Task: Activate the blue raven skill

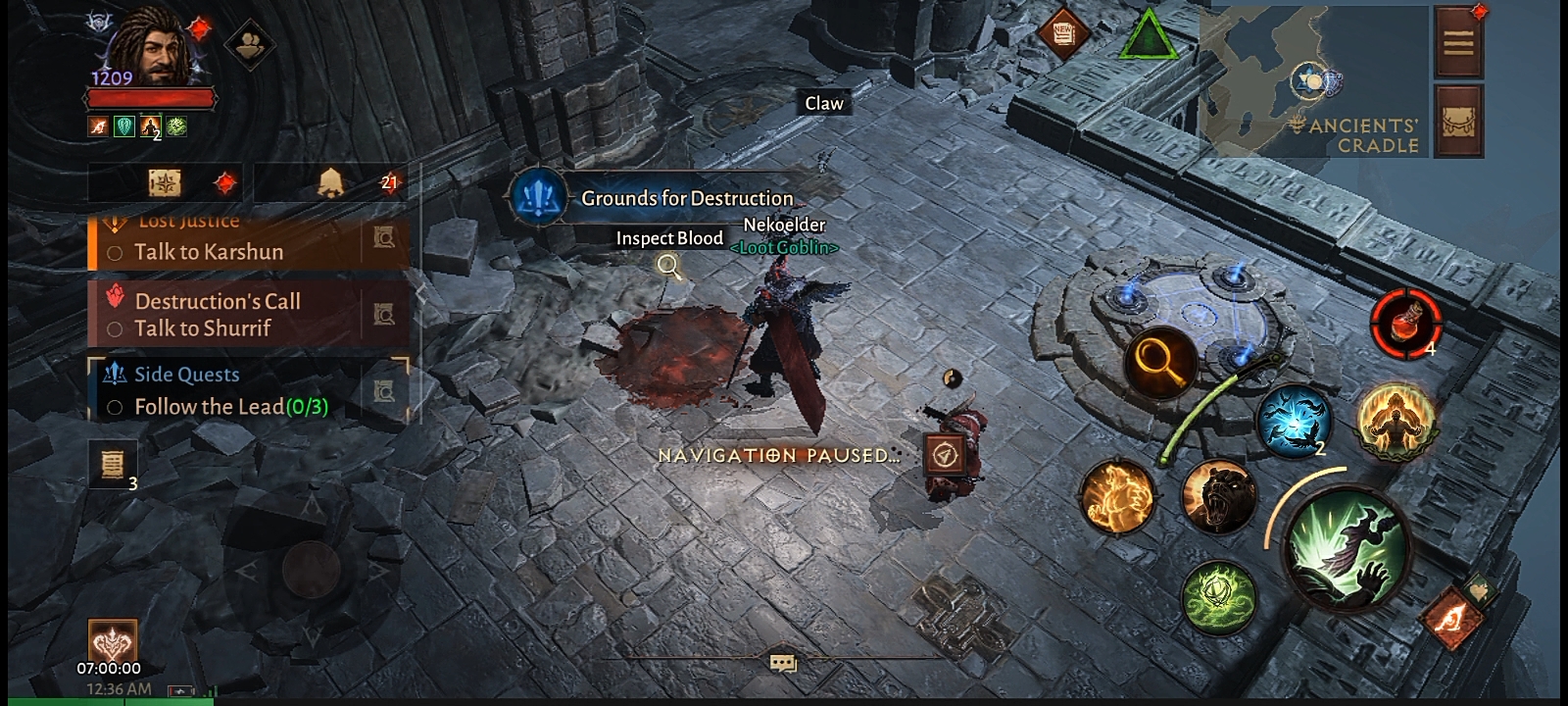Action: tap(1293, 421)
